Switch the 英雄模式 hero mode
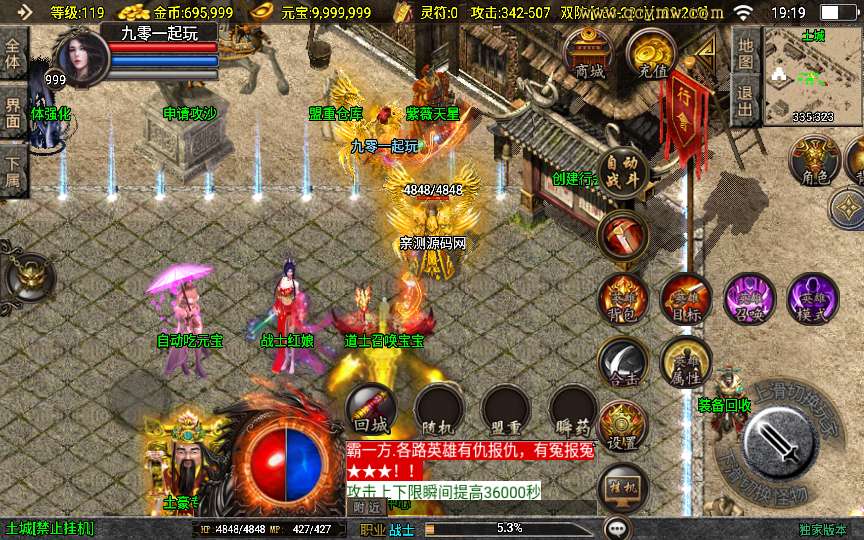 click(811, 299)
